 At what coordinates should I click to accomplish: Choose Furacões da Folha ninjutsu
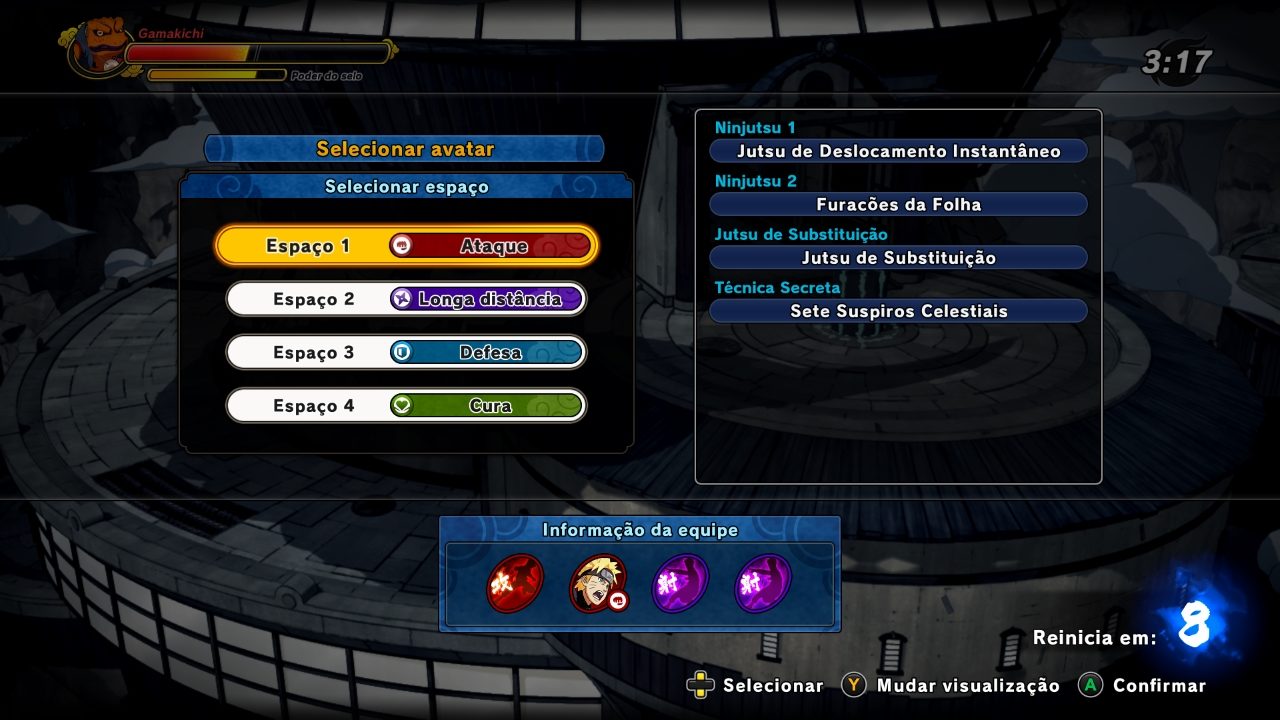point(898,204)
